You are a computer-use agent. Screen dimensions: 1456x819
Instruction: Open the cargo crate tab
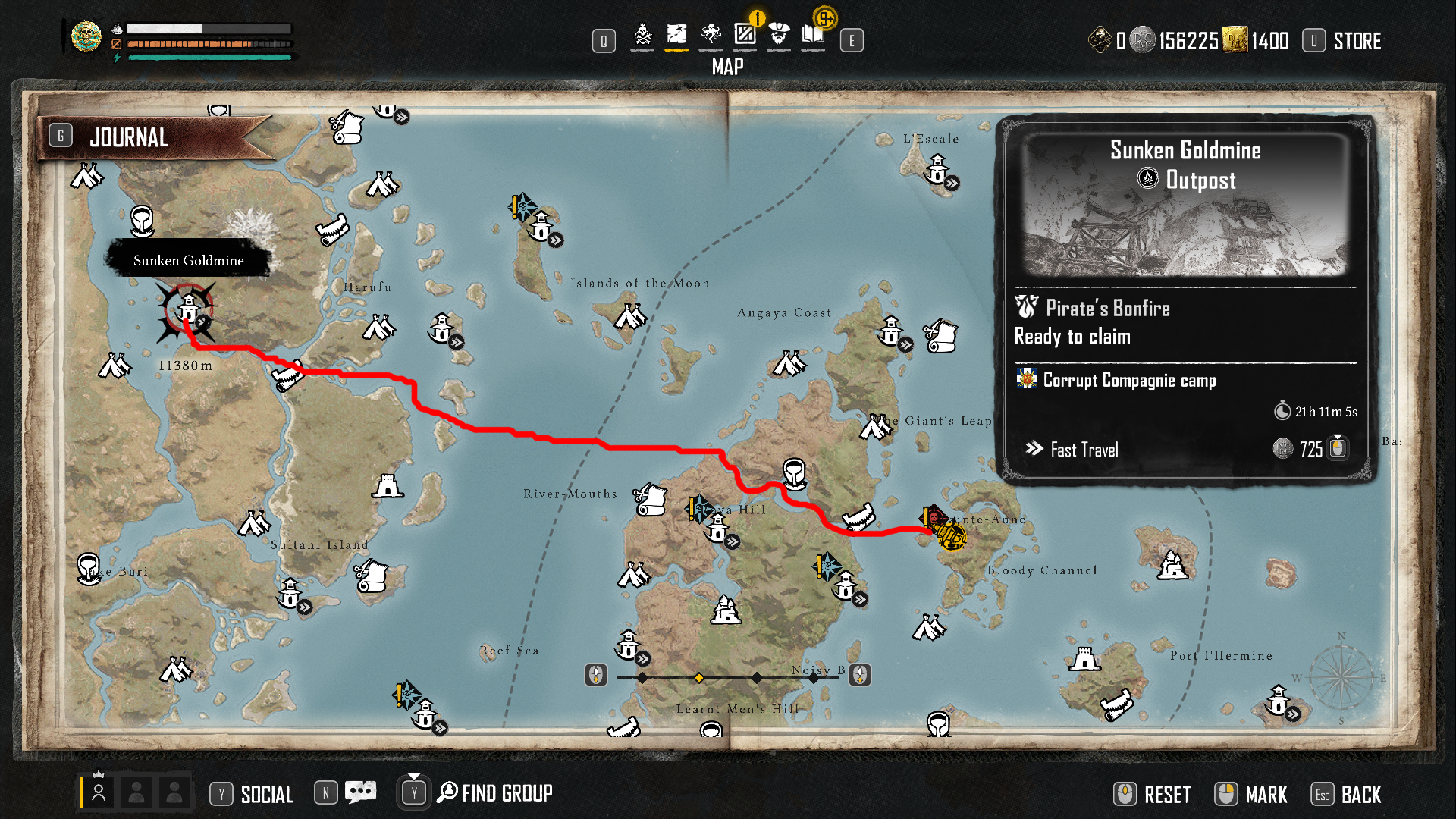click(745, 36)
